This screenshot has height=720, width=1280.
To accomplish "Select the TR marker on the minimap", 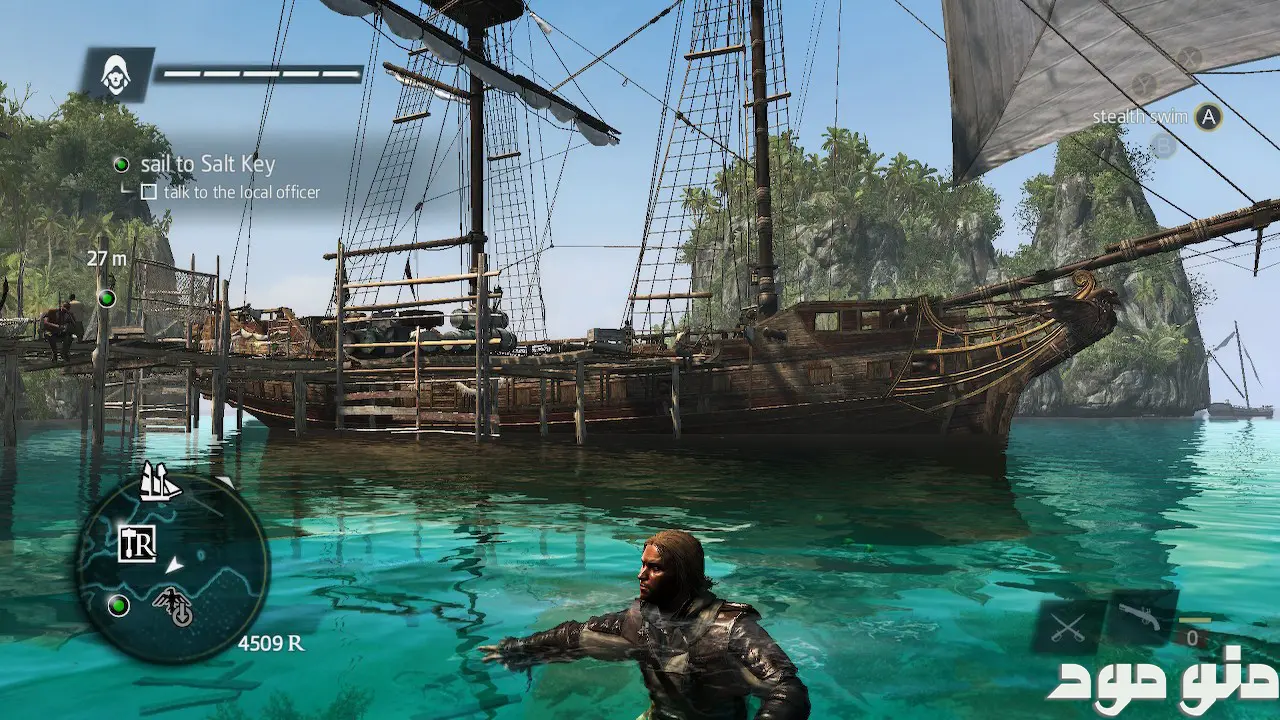I will (x=137, y=543).
